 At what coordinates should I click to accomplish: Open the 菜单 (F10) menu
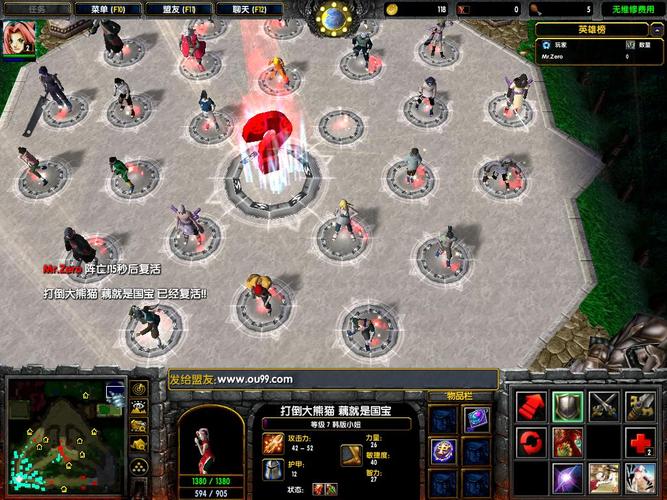click(113, 9)
